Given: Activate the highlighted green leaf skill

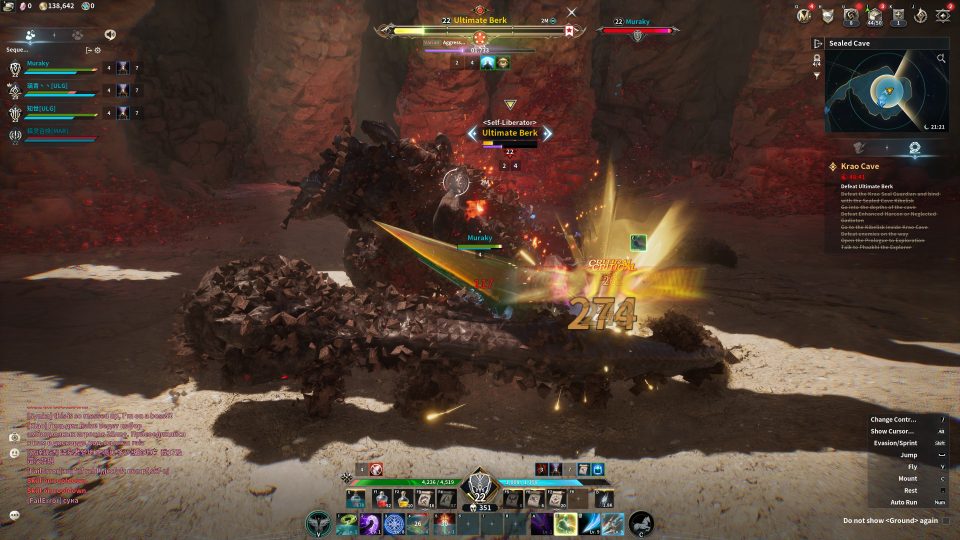Looking at the screenshot, I should [565, 523].
